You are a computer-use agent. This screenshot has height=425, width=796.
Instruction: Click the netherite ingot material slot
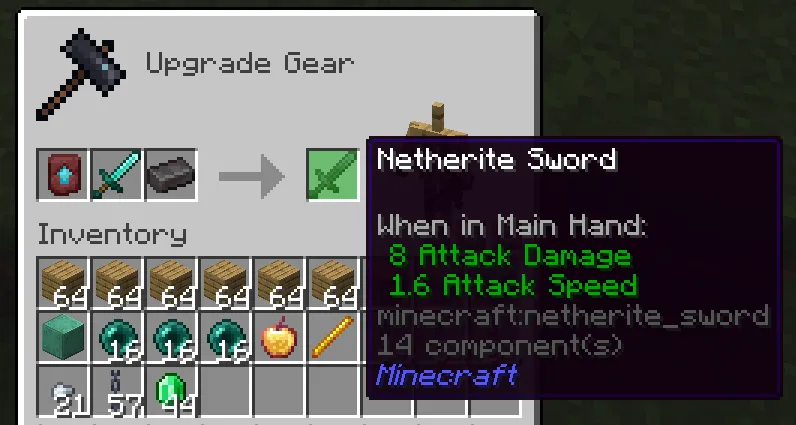(x=171, y=177)
